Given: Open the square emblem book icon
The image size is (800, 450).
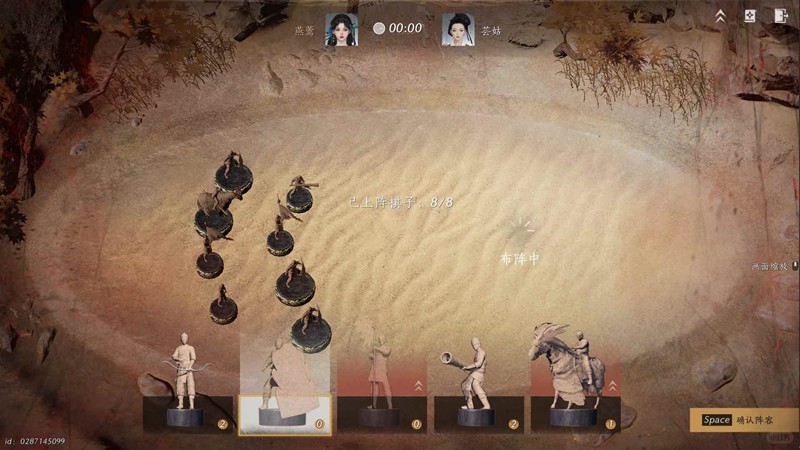Looking at the screenshot, I should point(751,16).
